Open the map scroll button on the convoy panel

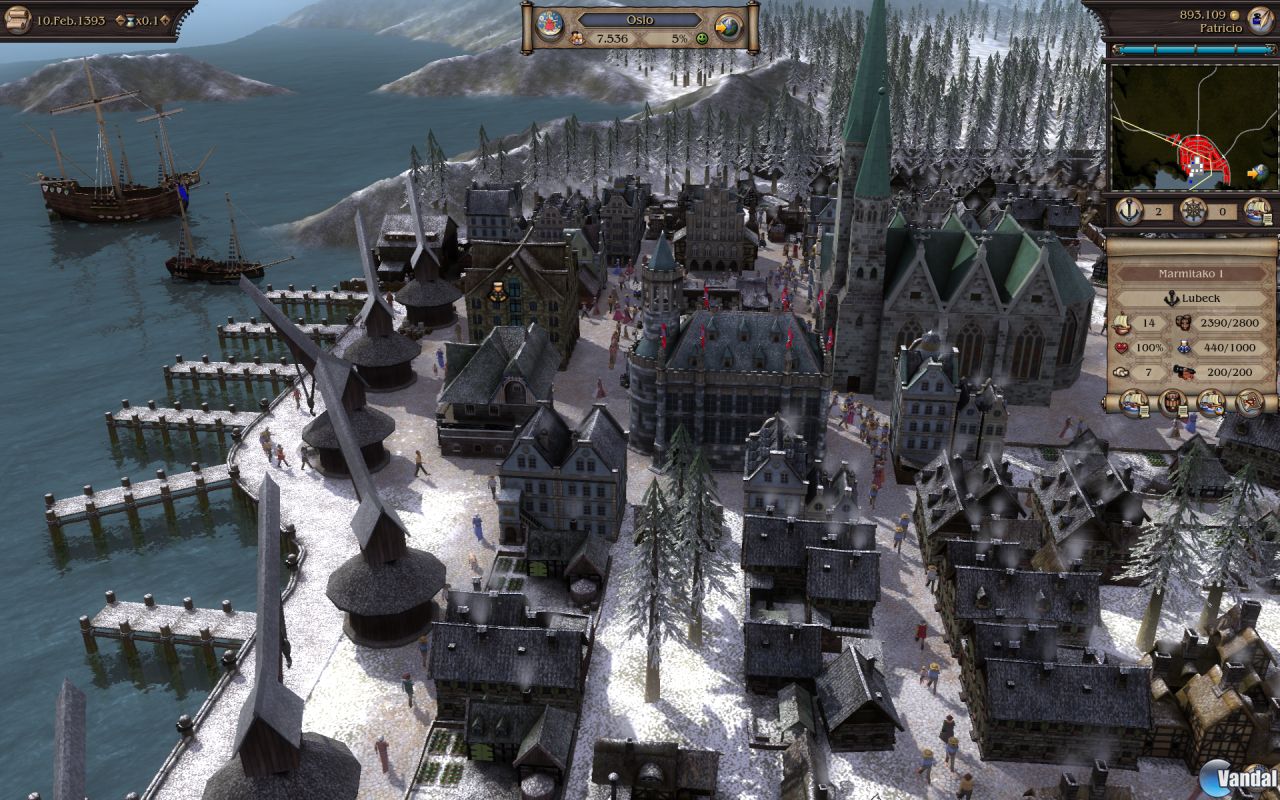click(x=1249, y=402)
